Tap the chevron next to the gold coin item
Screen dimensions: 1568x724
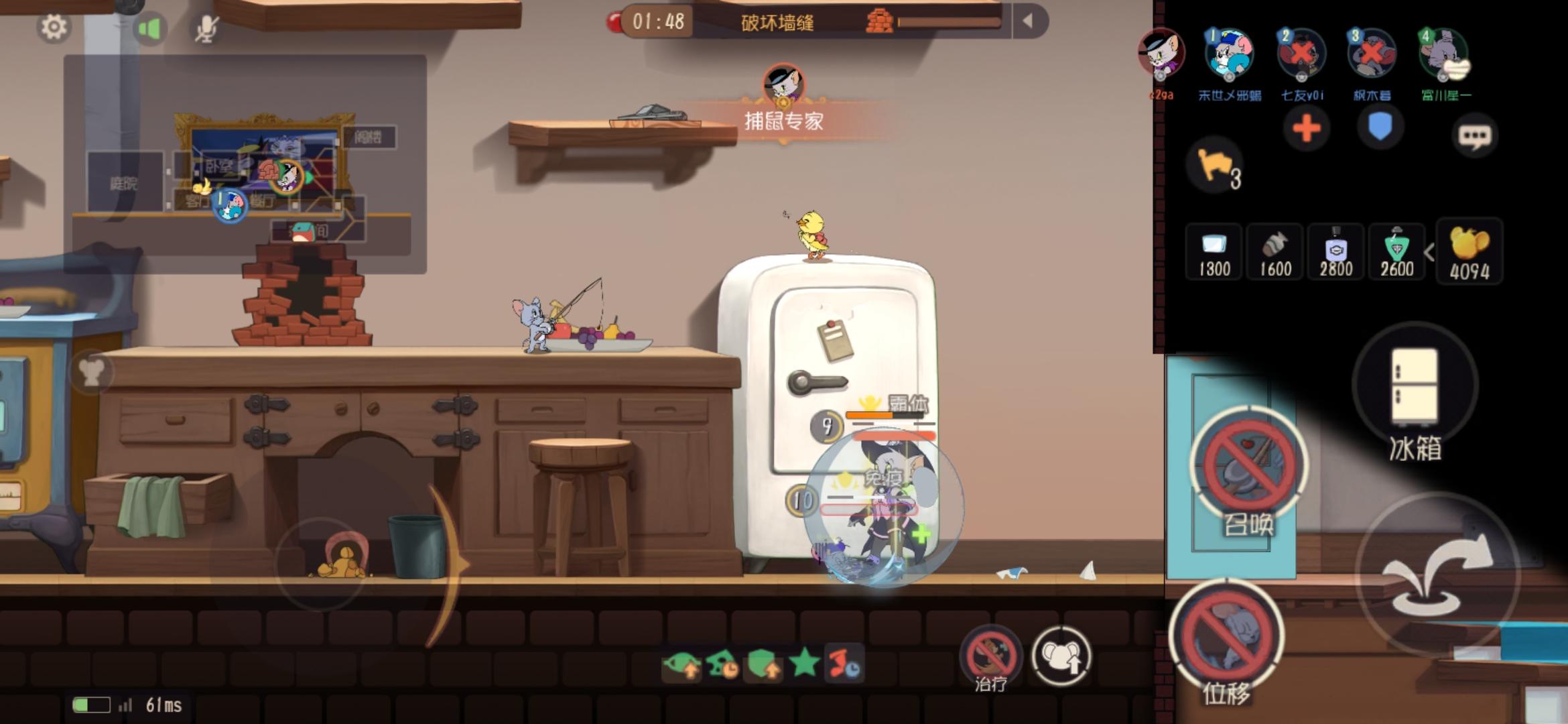coord(1431,253)
